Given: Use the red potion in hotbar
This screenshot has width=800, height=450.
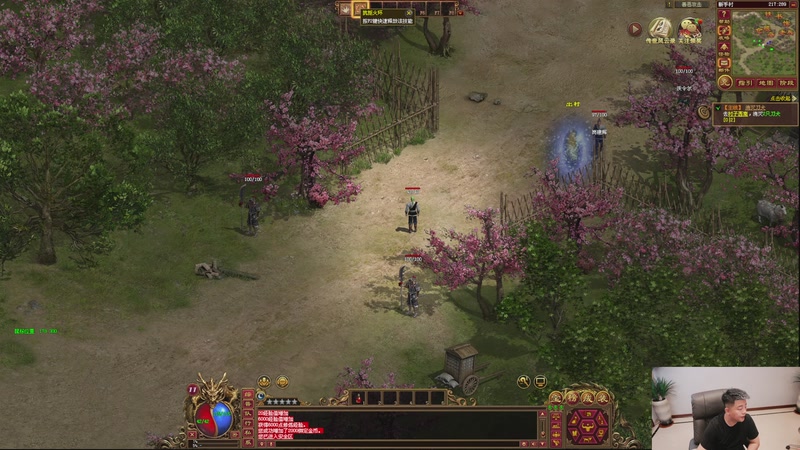Looking at the screenshot, I should (358, 398).
